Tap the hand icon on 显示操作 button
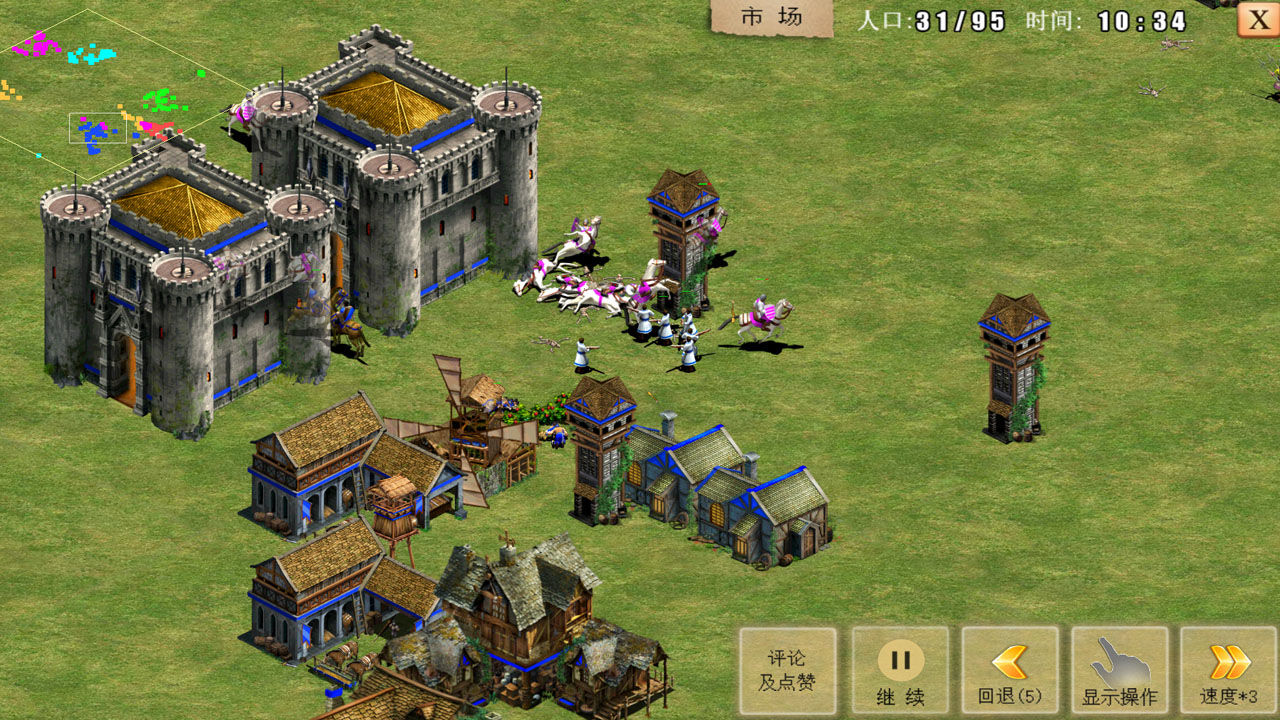Image resolution: width=1280 pixels, height=720 pixels. [1120, 660]
